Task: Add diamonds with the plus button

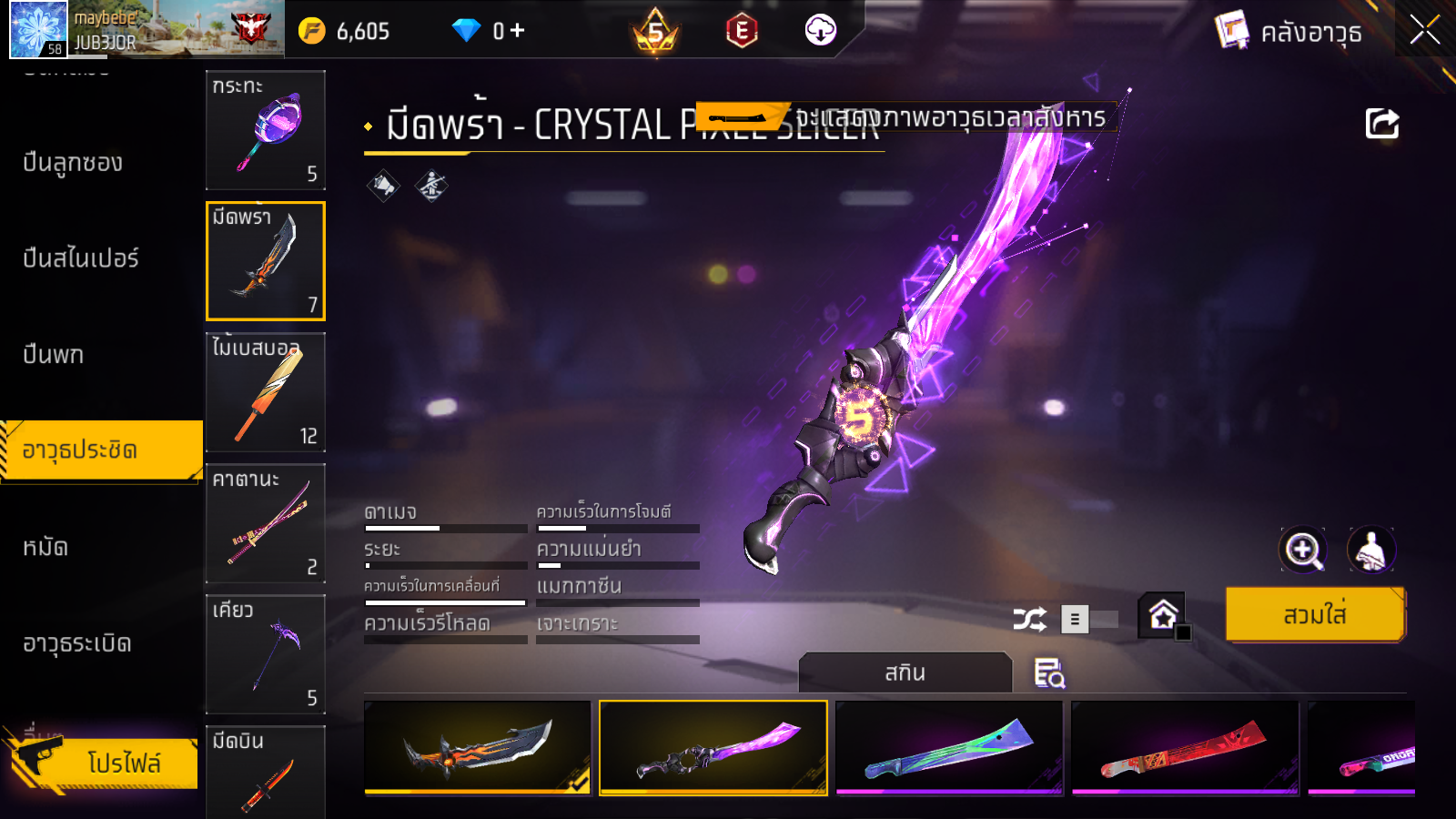Action: pos(517,31)
